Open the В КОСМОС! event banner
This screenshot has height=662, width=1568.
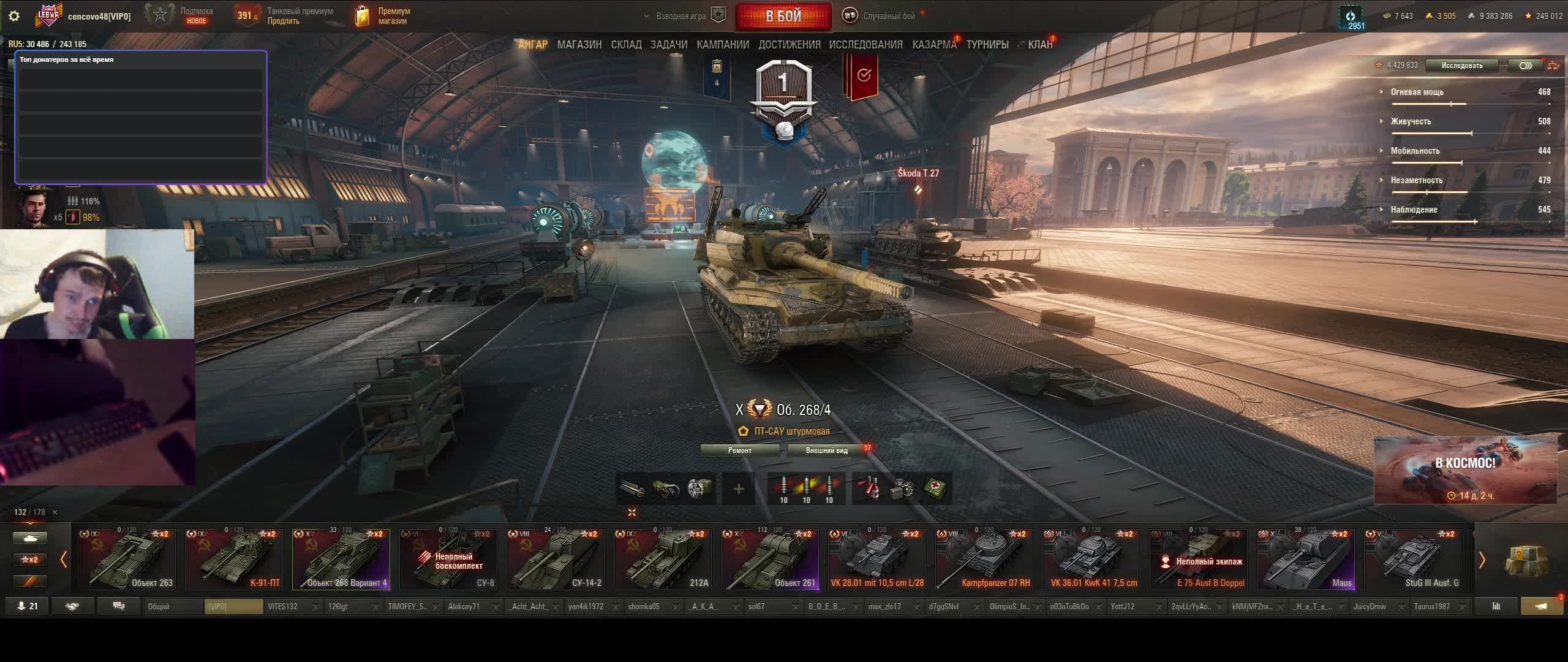[1465, 470]
